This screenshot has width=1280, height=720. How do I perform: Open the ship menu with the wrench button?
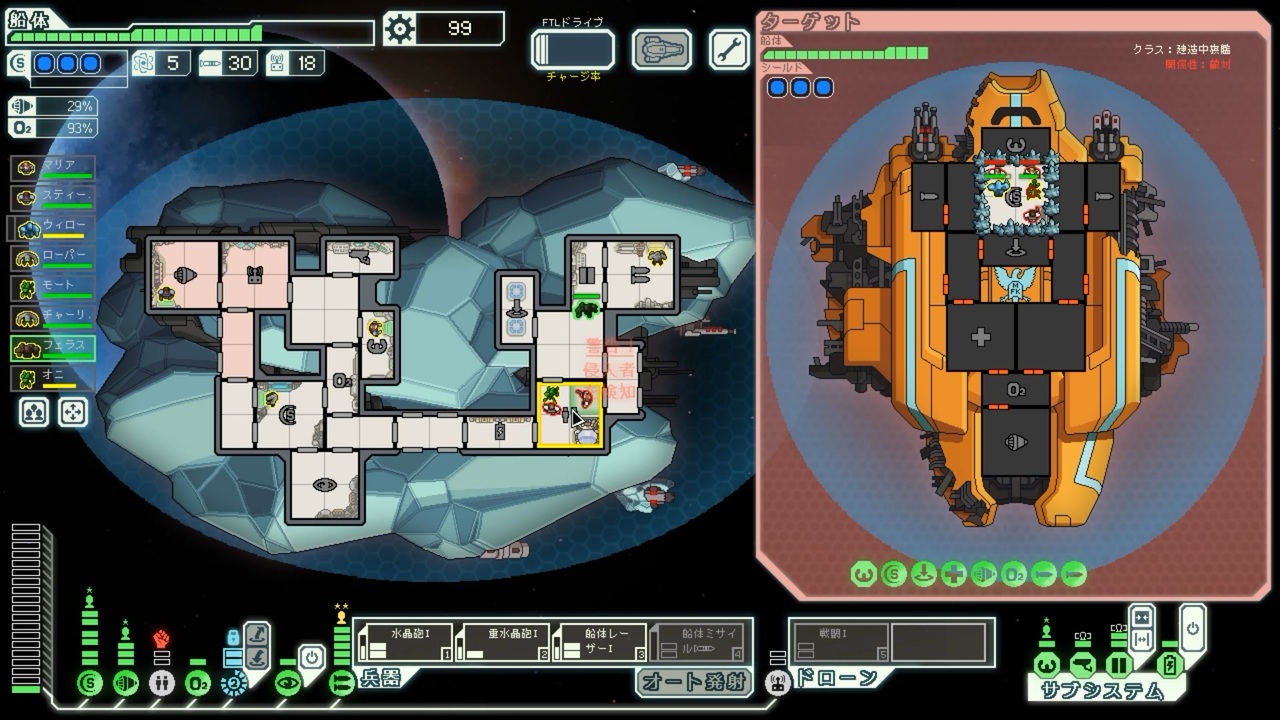point(729,49)
